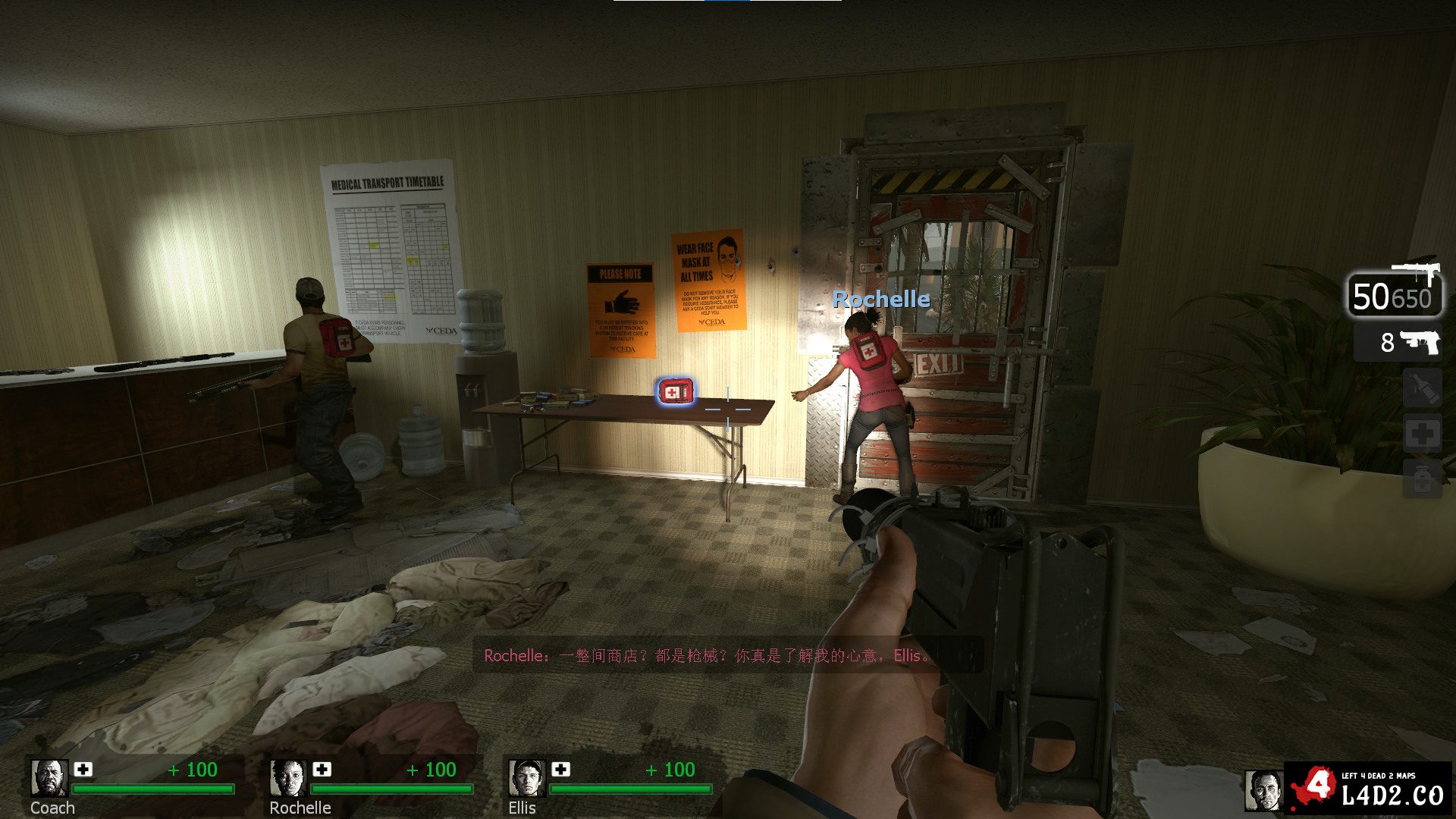Click Coach's portrait in the team panel

[x=49, y=778]
